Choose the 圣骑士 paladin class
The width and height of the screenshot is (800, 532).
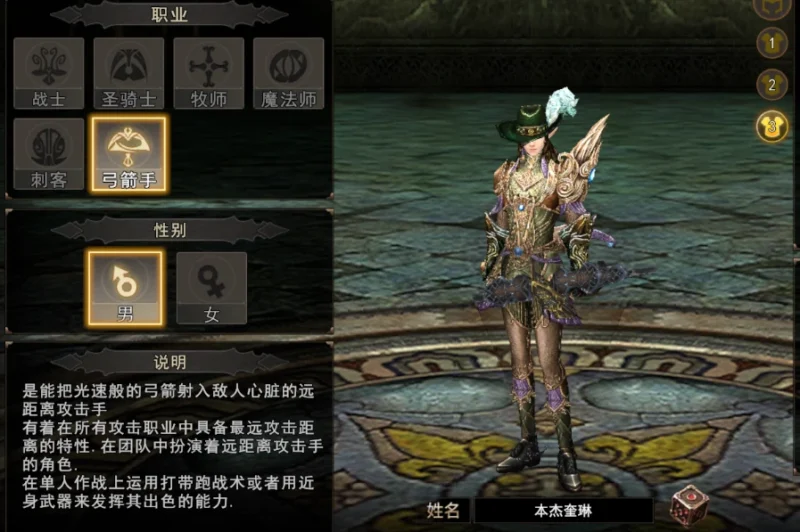pos(129,73)
